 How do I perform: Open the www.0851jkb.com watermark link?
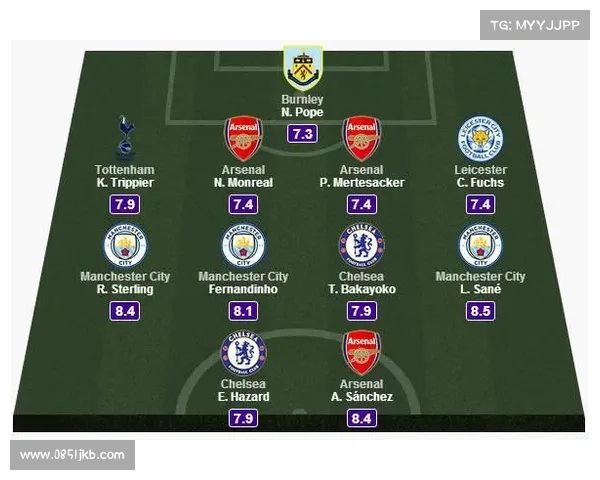tap(73, 455)
